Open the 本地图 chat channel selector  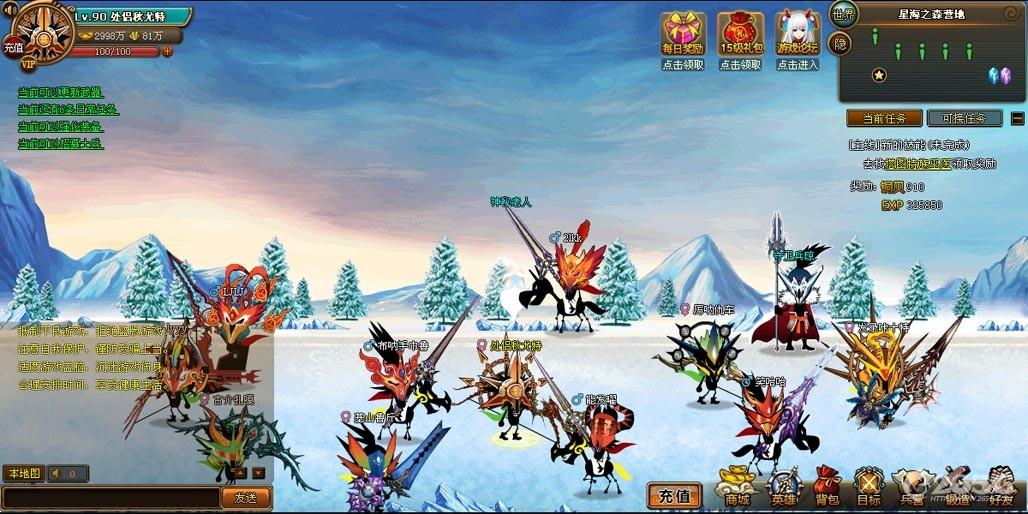[x=23, y=473]
